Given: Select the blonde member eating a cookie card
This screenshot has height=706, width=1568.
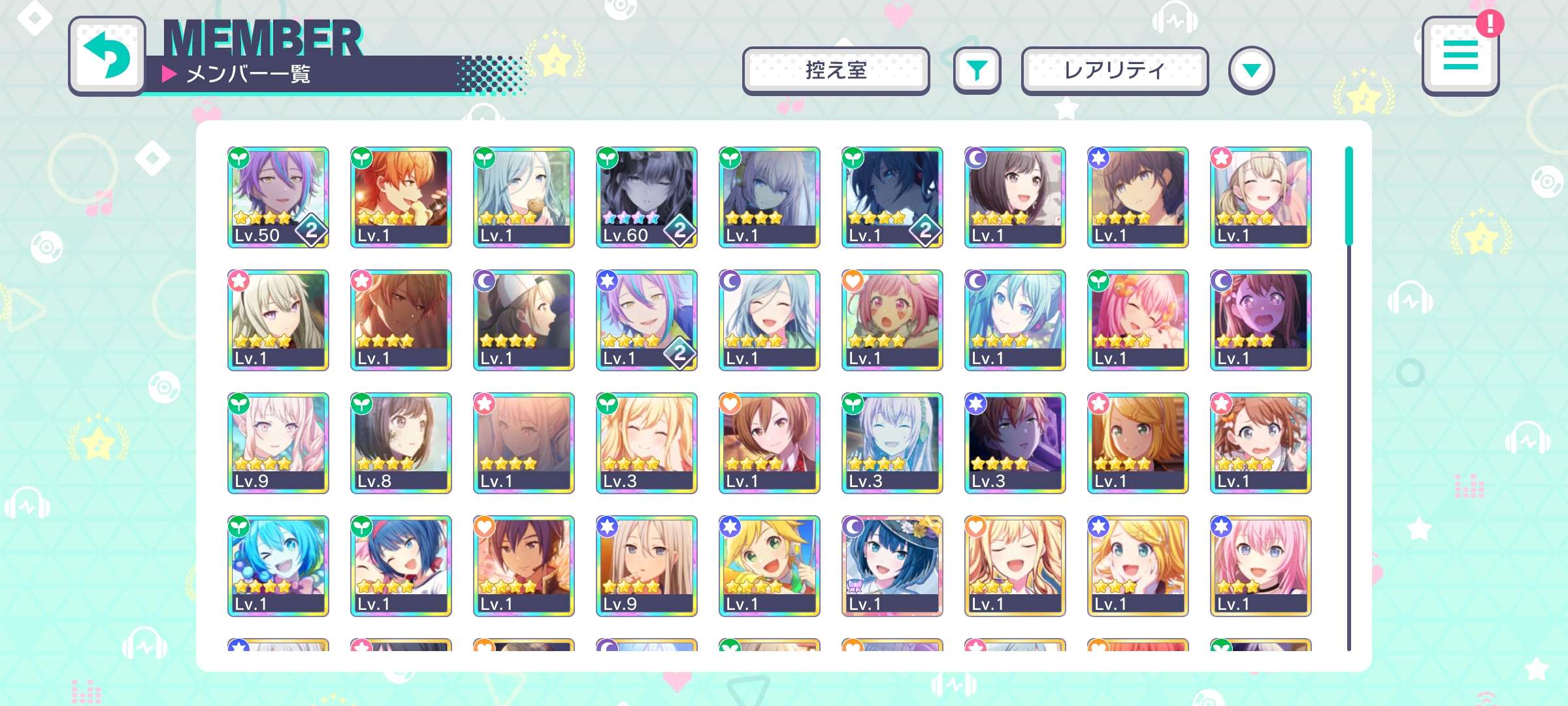Looking at the screenshot, I should pos(524,197).
